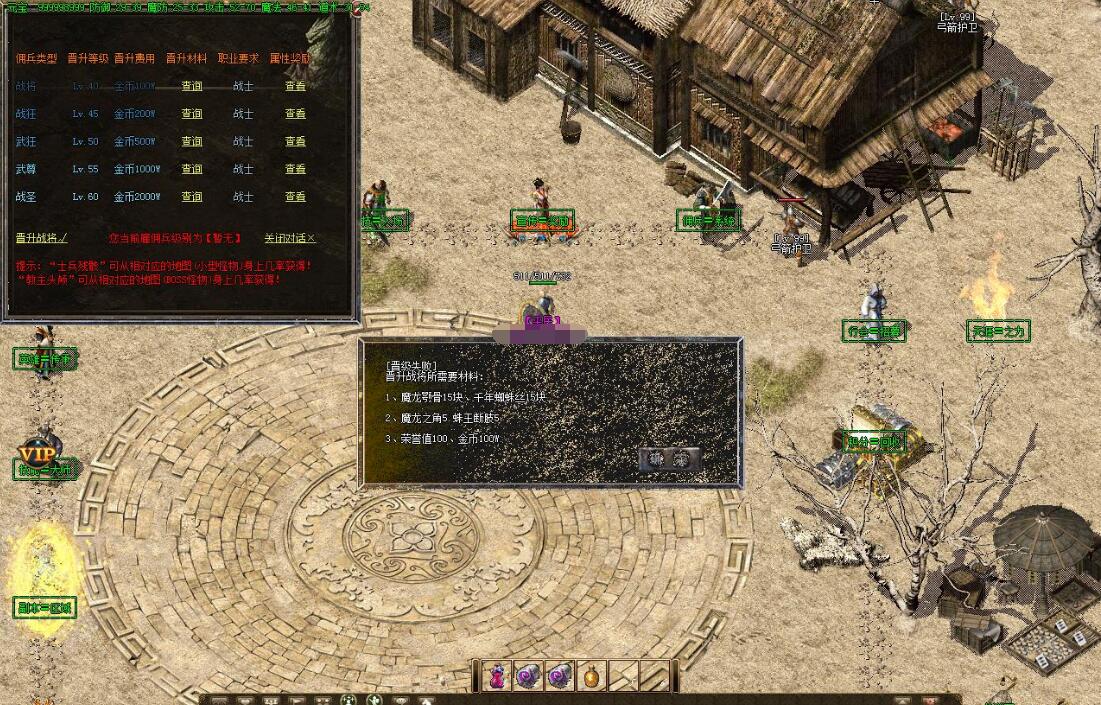The image size is (1101, 705).
Task: Click 查看 rewards link in 武尊 row
Action: click(295, 169)
